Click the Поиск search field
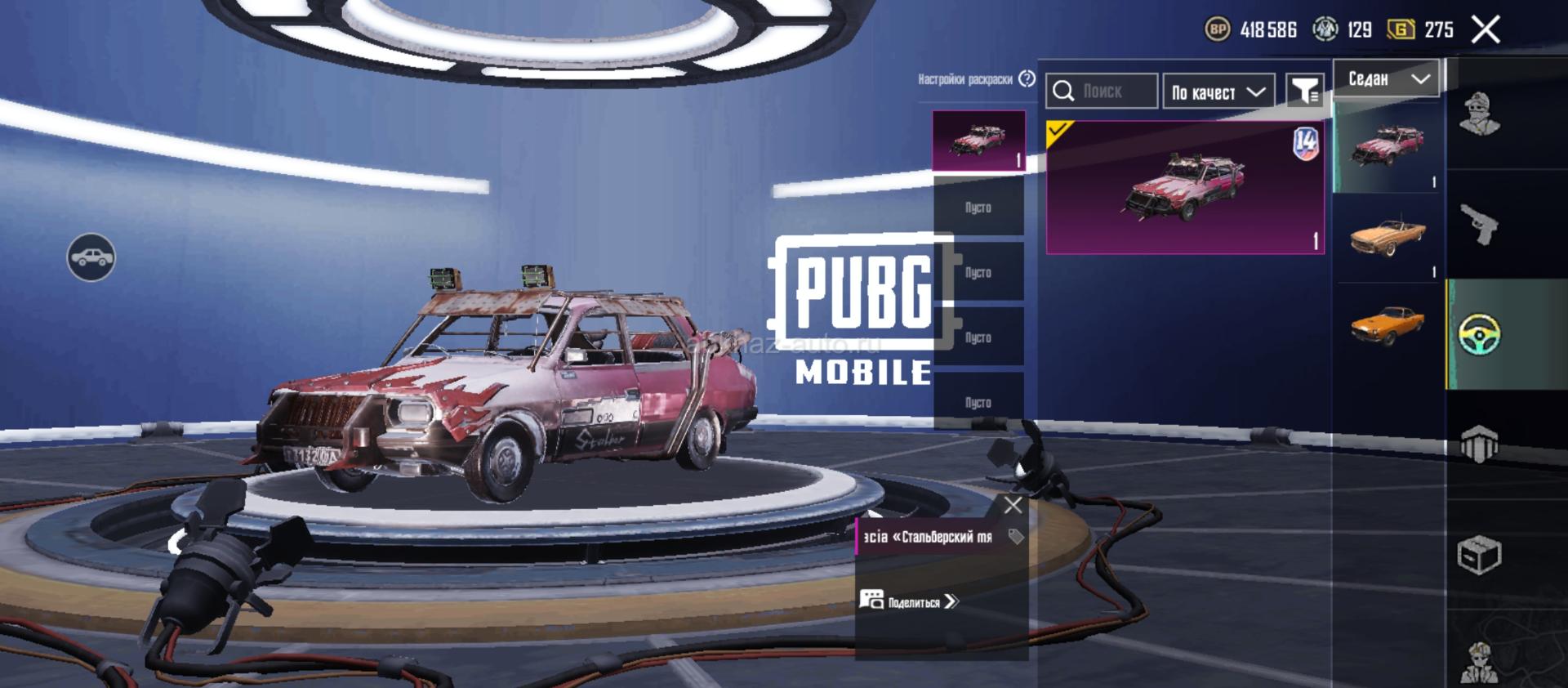1568x688 pixels. (1102, 92)
